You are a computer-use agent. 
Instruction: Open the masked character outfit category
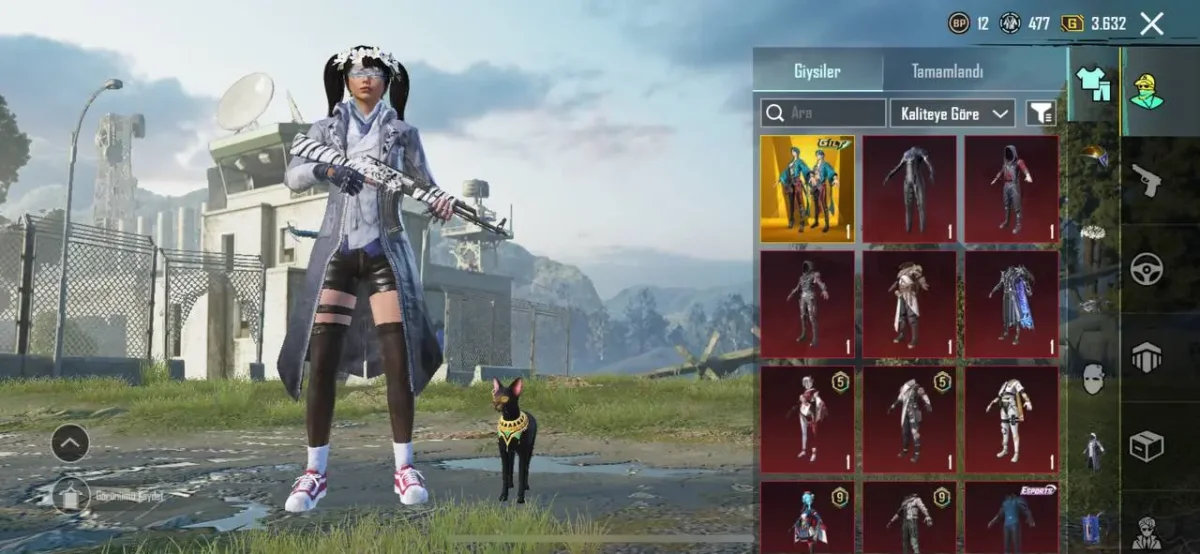pos(1147,92)
